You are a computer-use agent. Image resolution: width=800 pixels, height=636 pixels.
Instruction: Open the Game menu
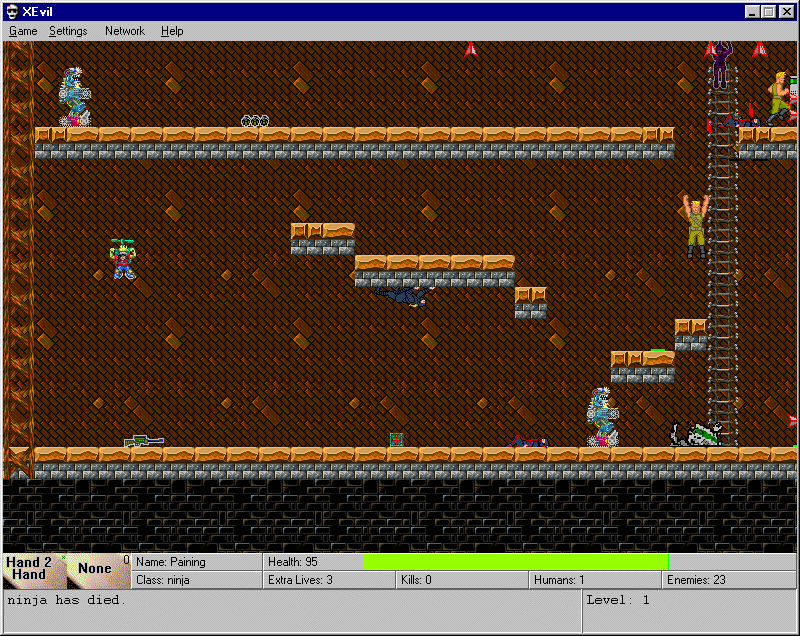pos(23,31)
